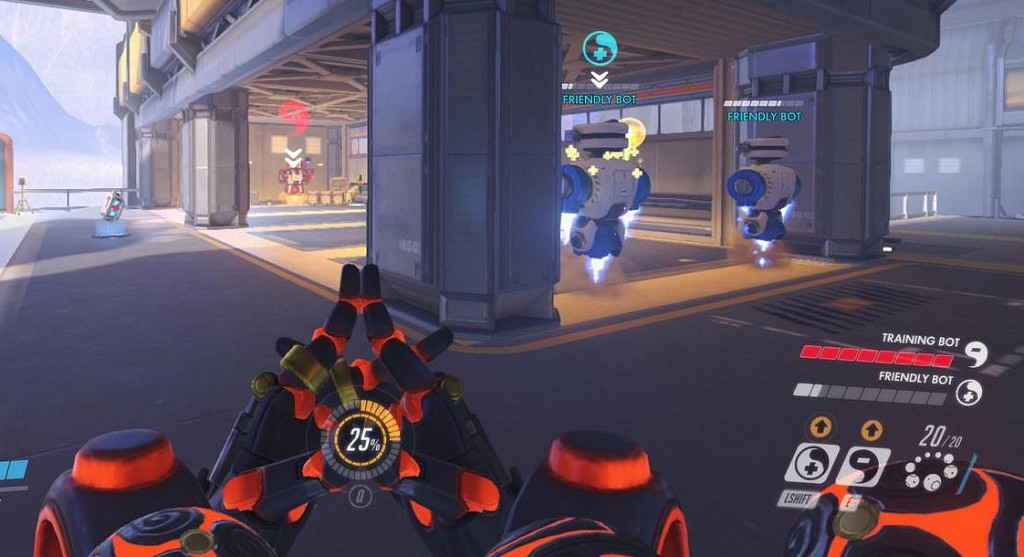Activate the Orb of Harmony ability icon
Screen dimensions: 1024x557
812,465
